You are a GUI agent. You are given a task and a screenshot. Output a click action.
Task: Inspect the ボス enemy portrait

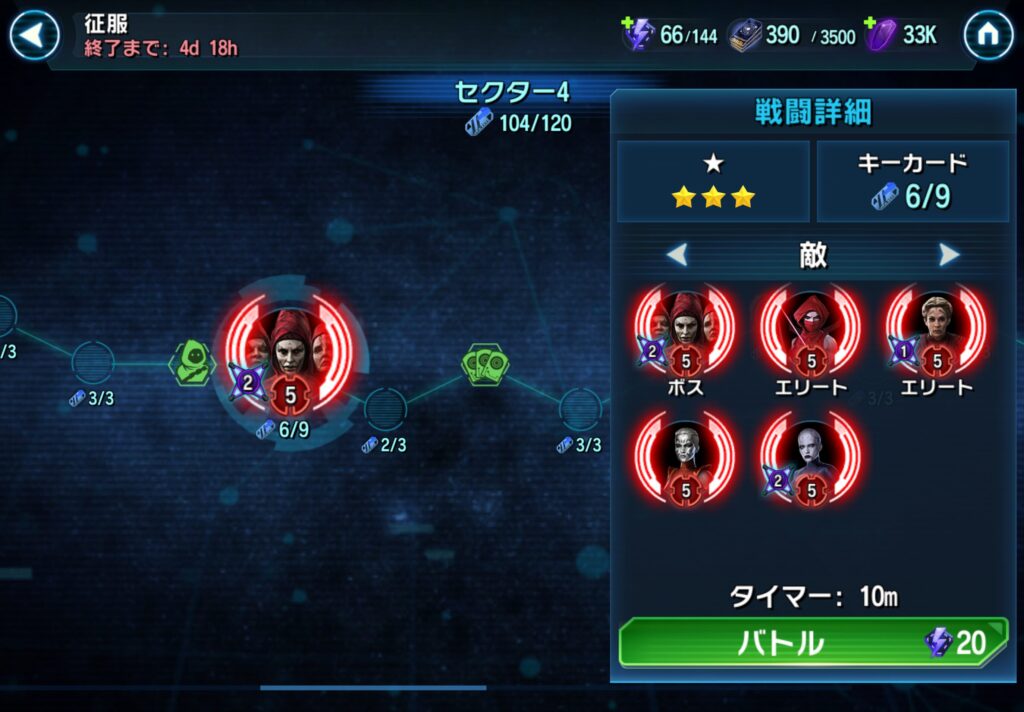(x=686, y=331)
